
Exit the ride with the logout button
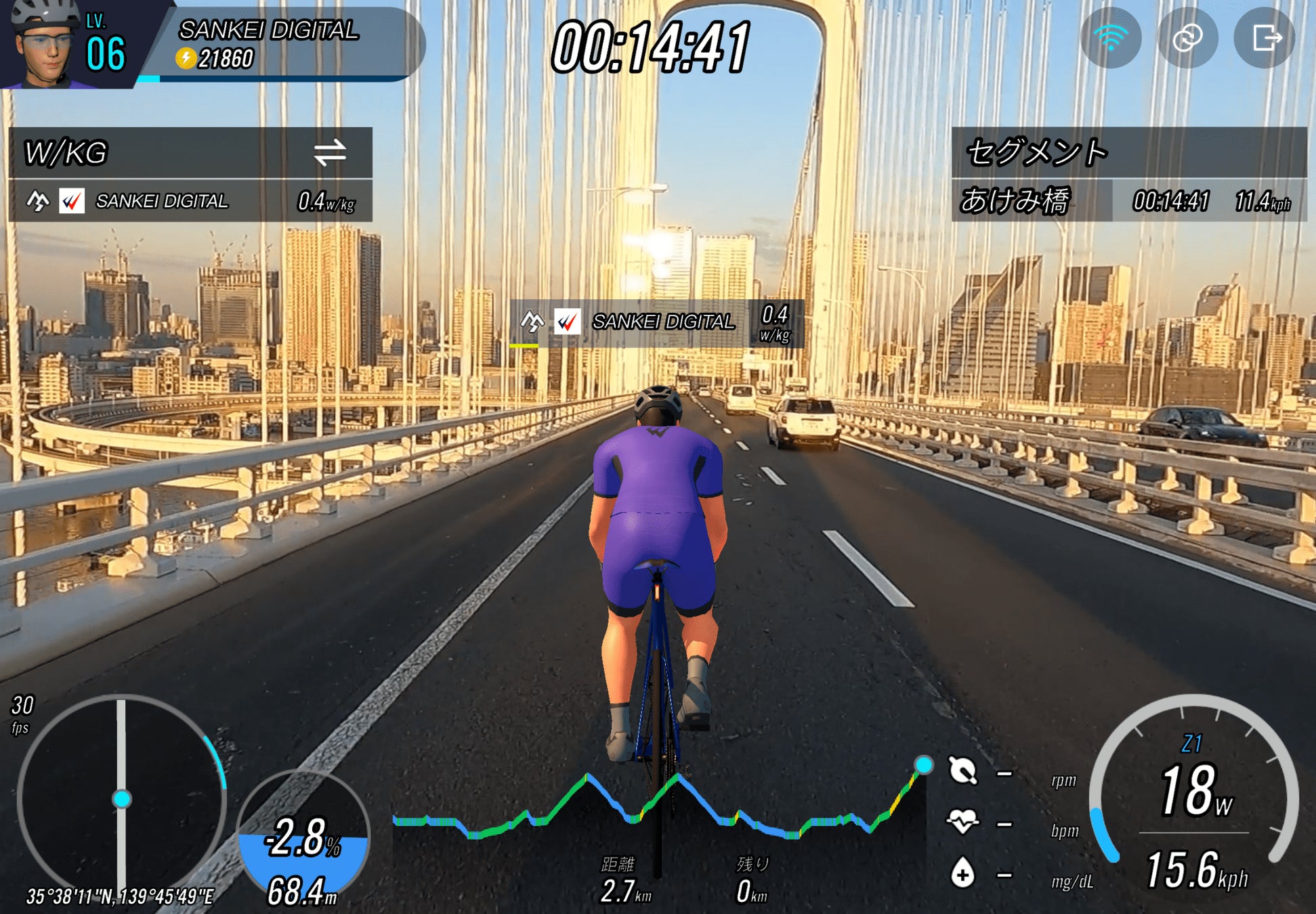pos(1265,38)
